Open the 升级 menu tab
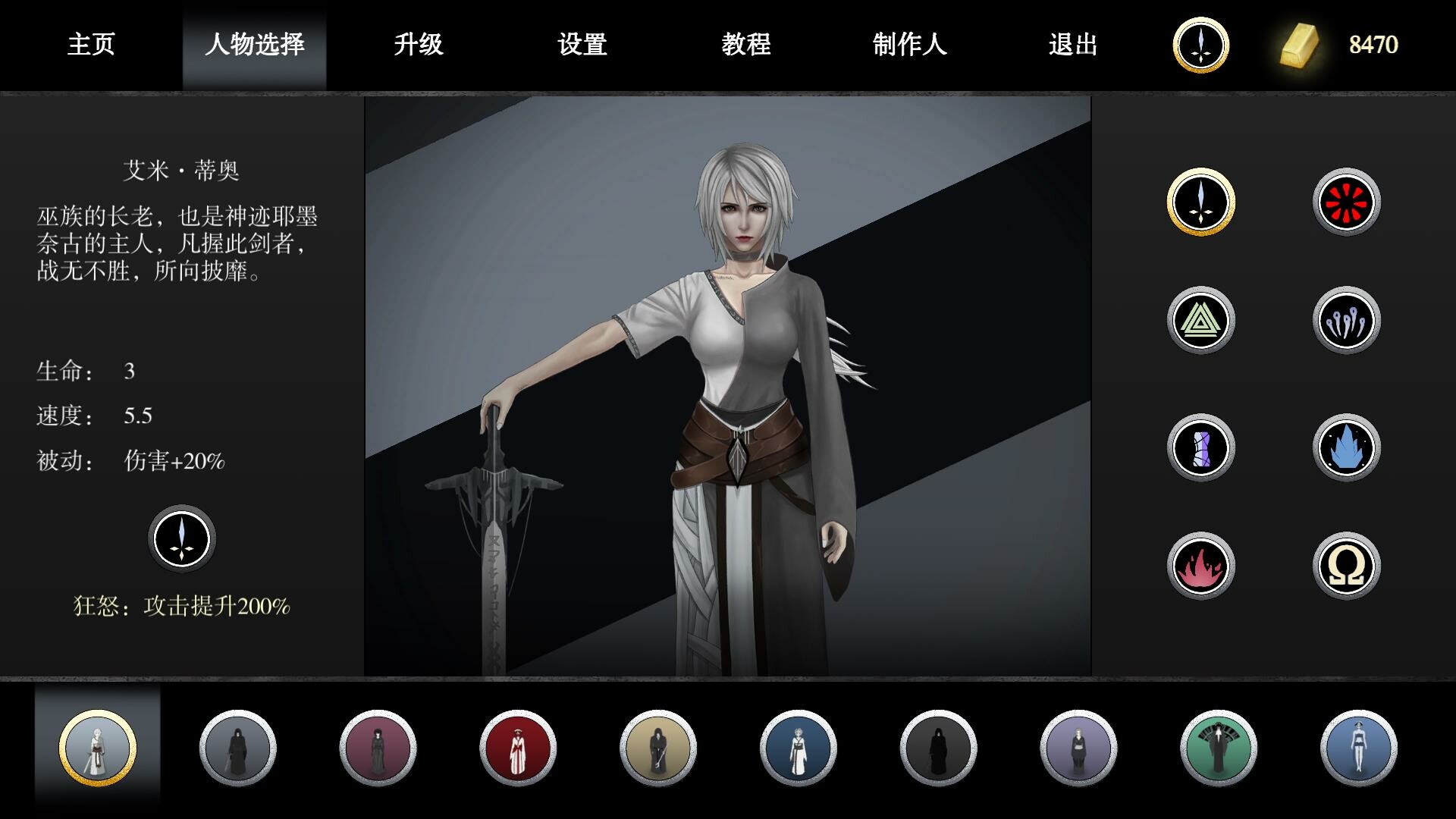 [419, 45]
